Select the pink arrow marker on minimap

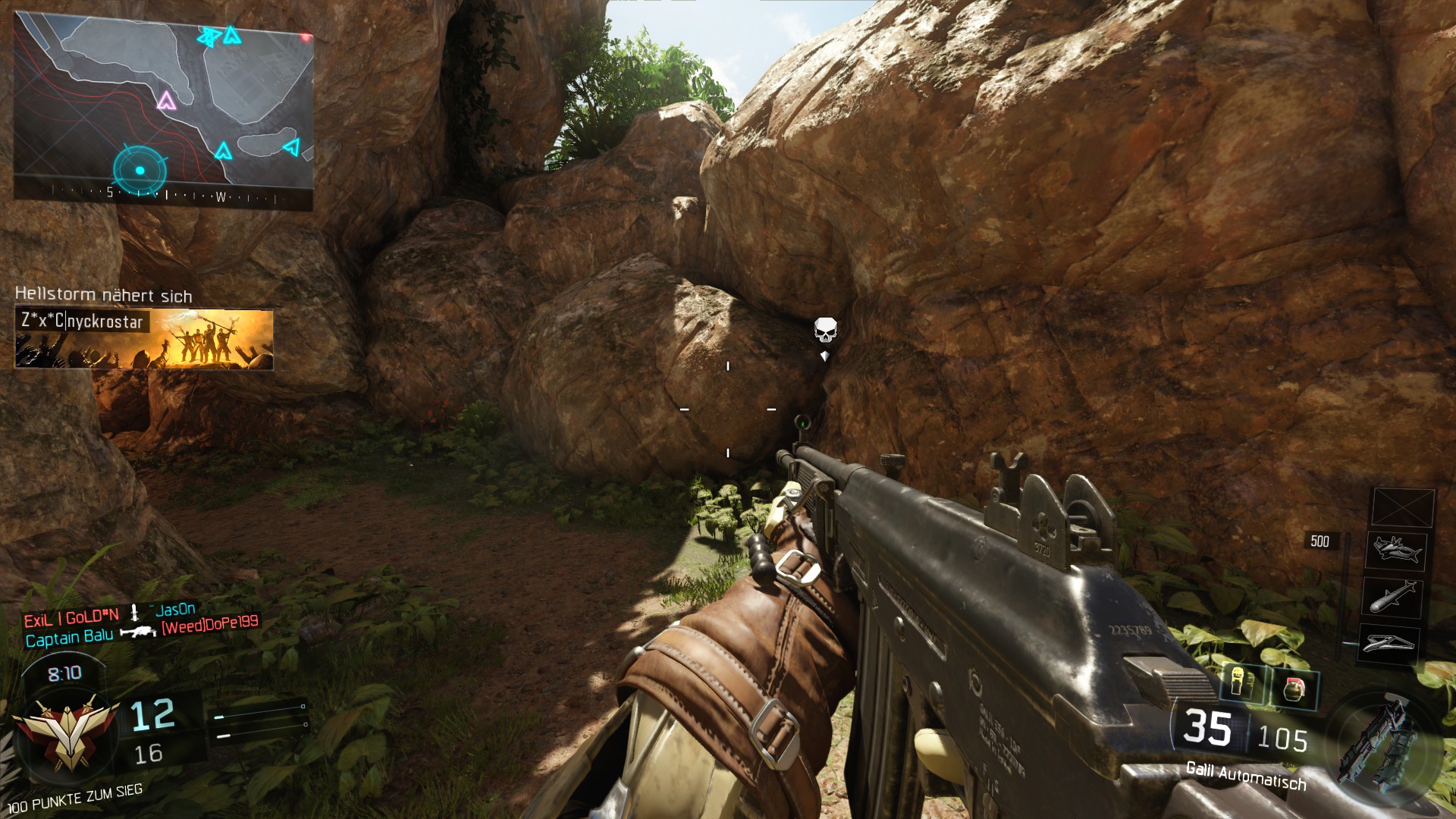[166, 100]
